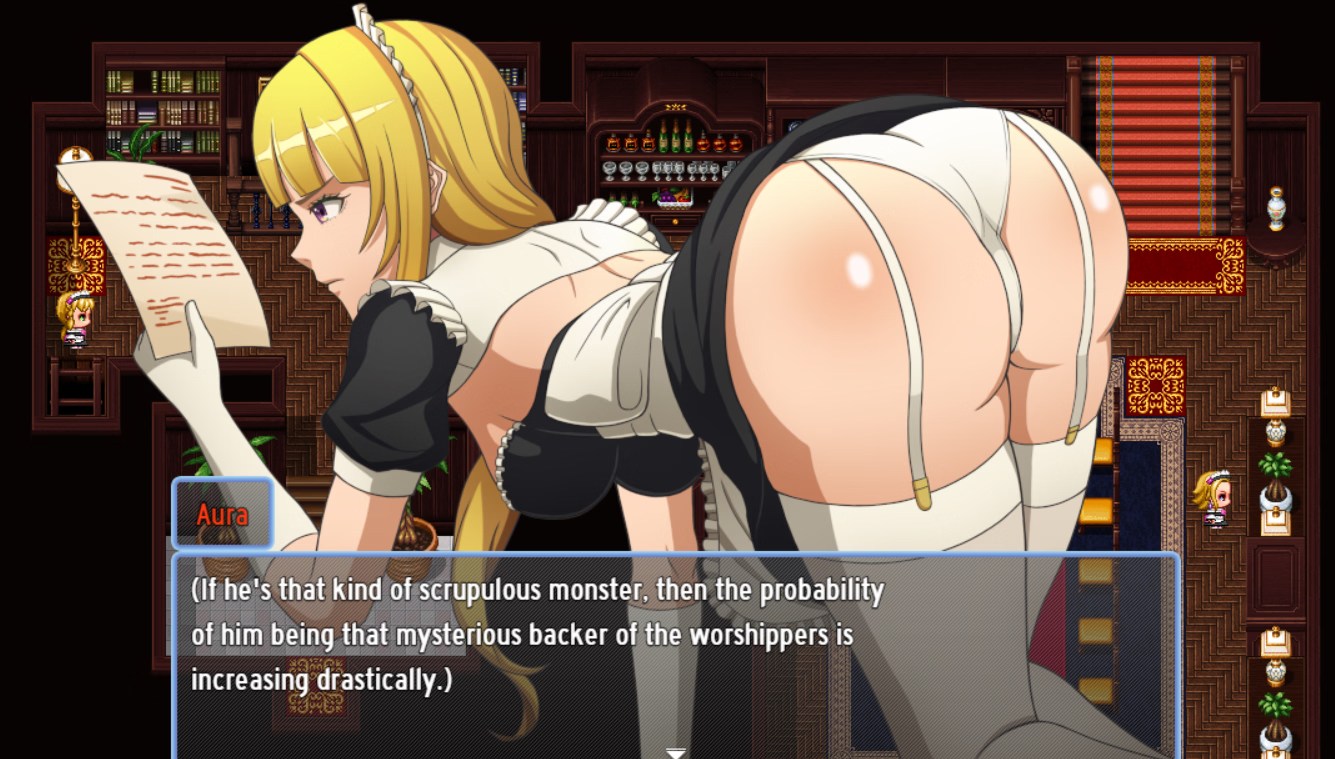Click the dialogue continue arrow indicator
Viewport: 1335px width, 759px height.
pyautogui.click(x=676, y=752)
